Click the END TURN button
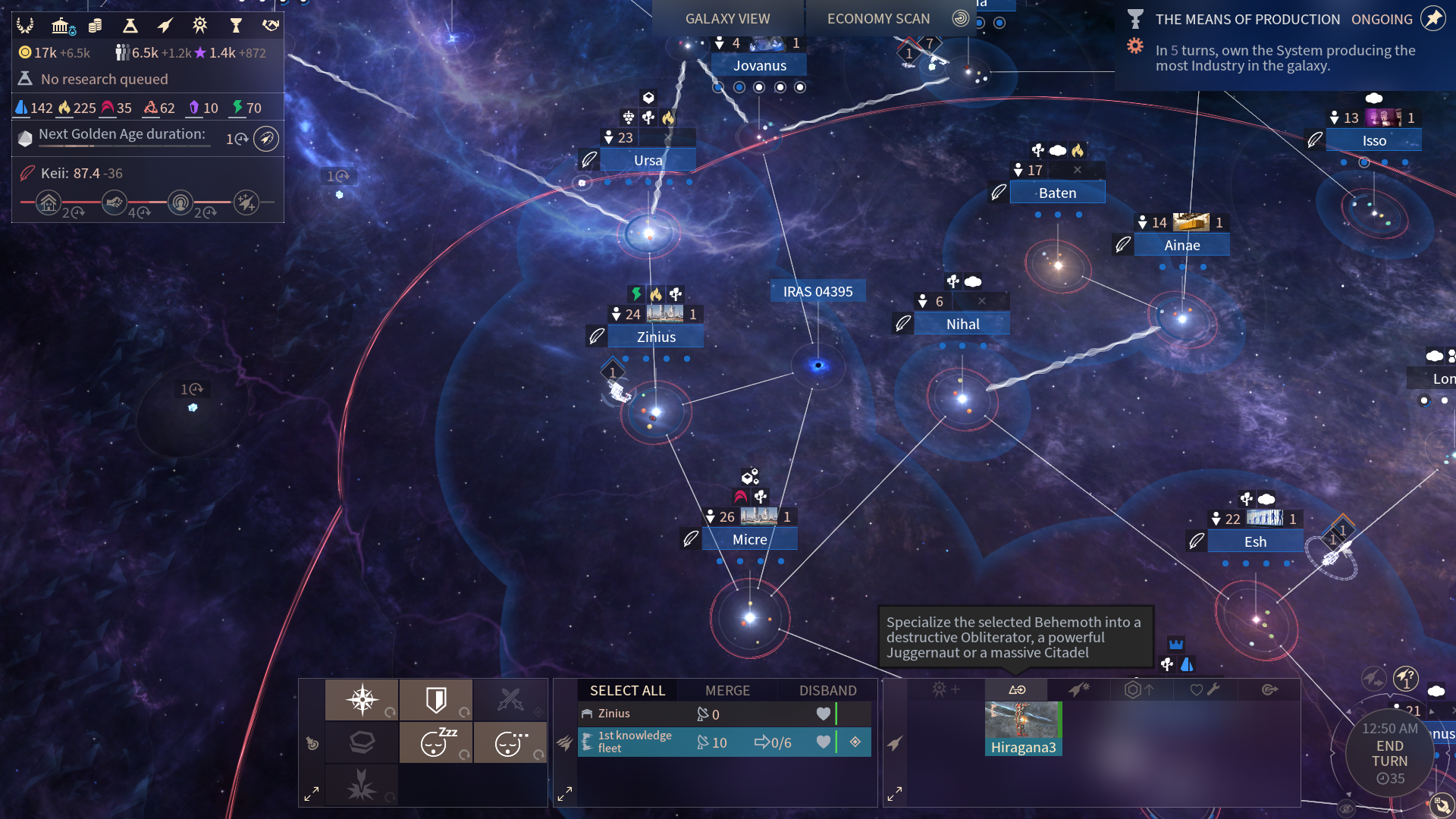 (x=1389, y=754)
